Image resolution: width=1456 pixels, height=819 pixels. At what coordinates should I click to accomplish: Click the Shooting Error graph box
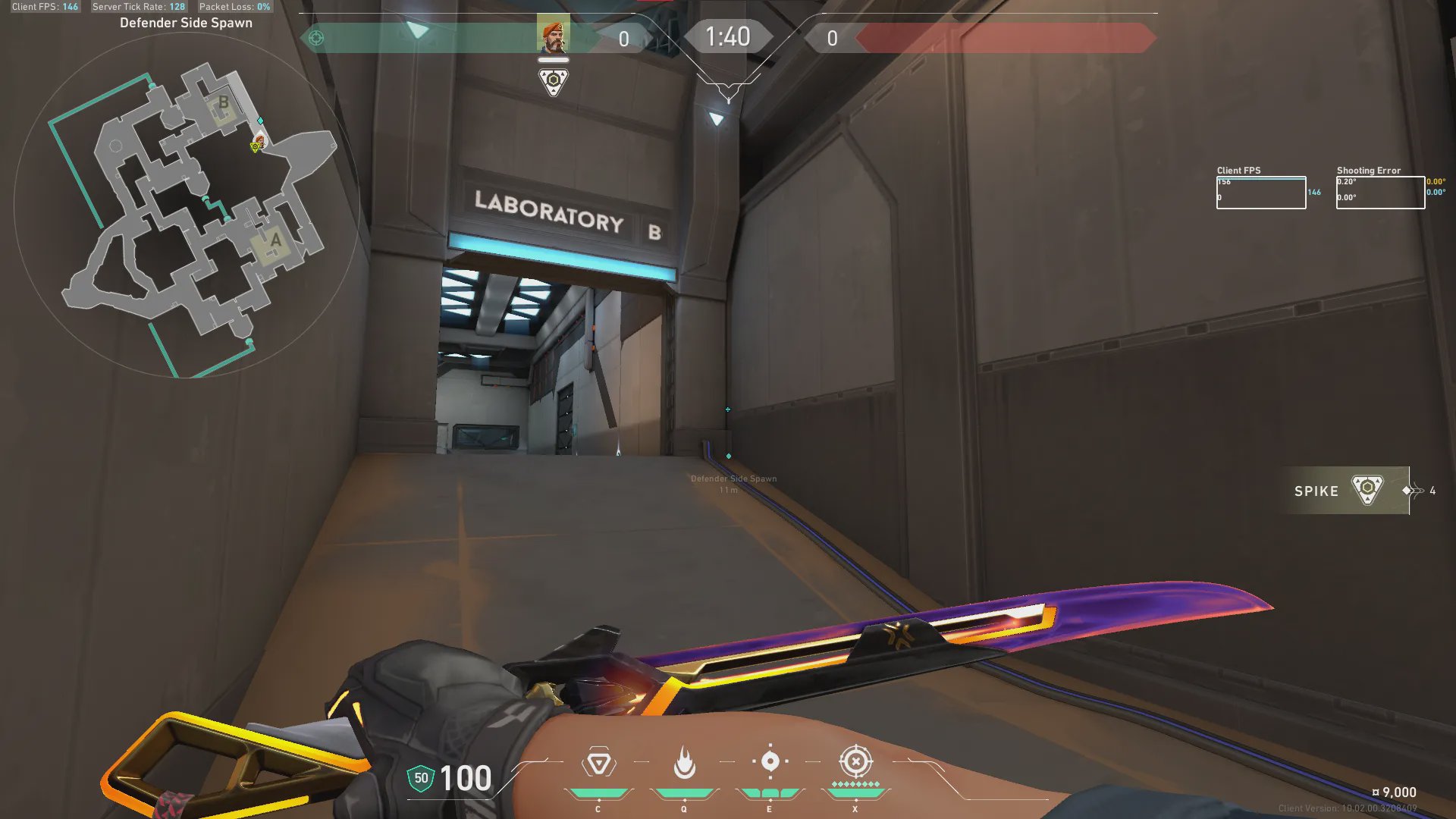pos(1380,193)
